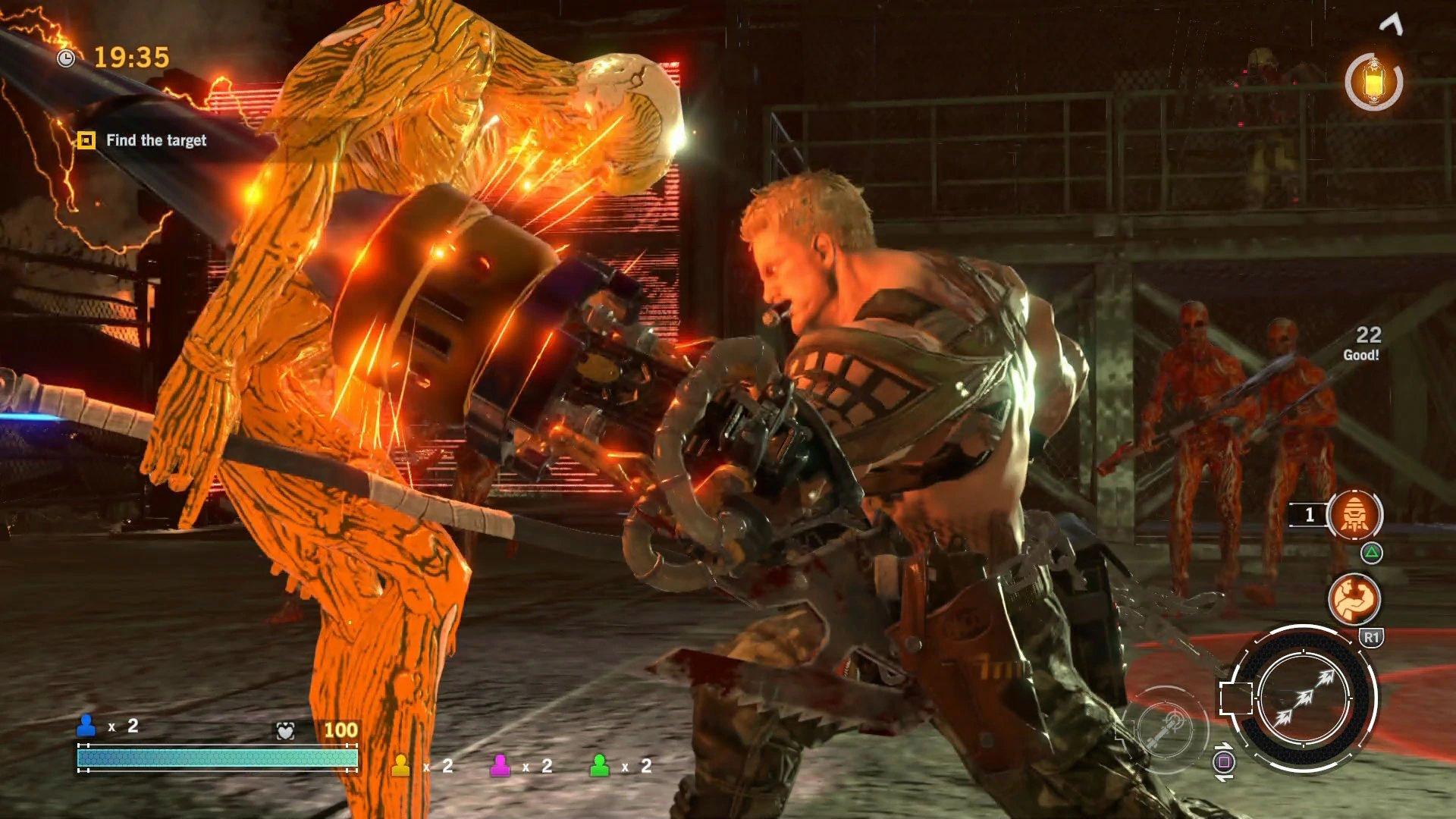Click the green triangle button prompt icon
The image size is (1456, 819).
tap(1370, 554)
